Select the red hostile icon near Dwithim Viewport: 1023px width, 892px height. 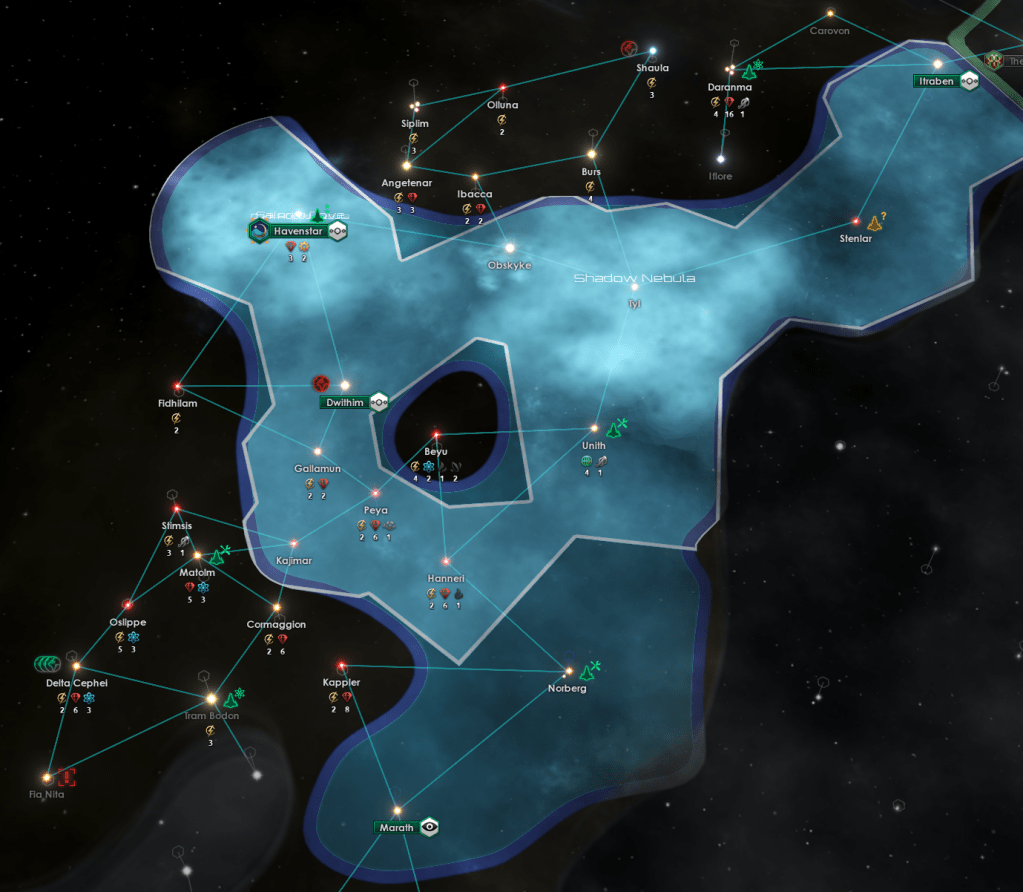[x=321, y=383]
